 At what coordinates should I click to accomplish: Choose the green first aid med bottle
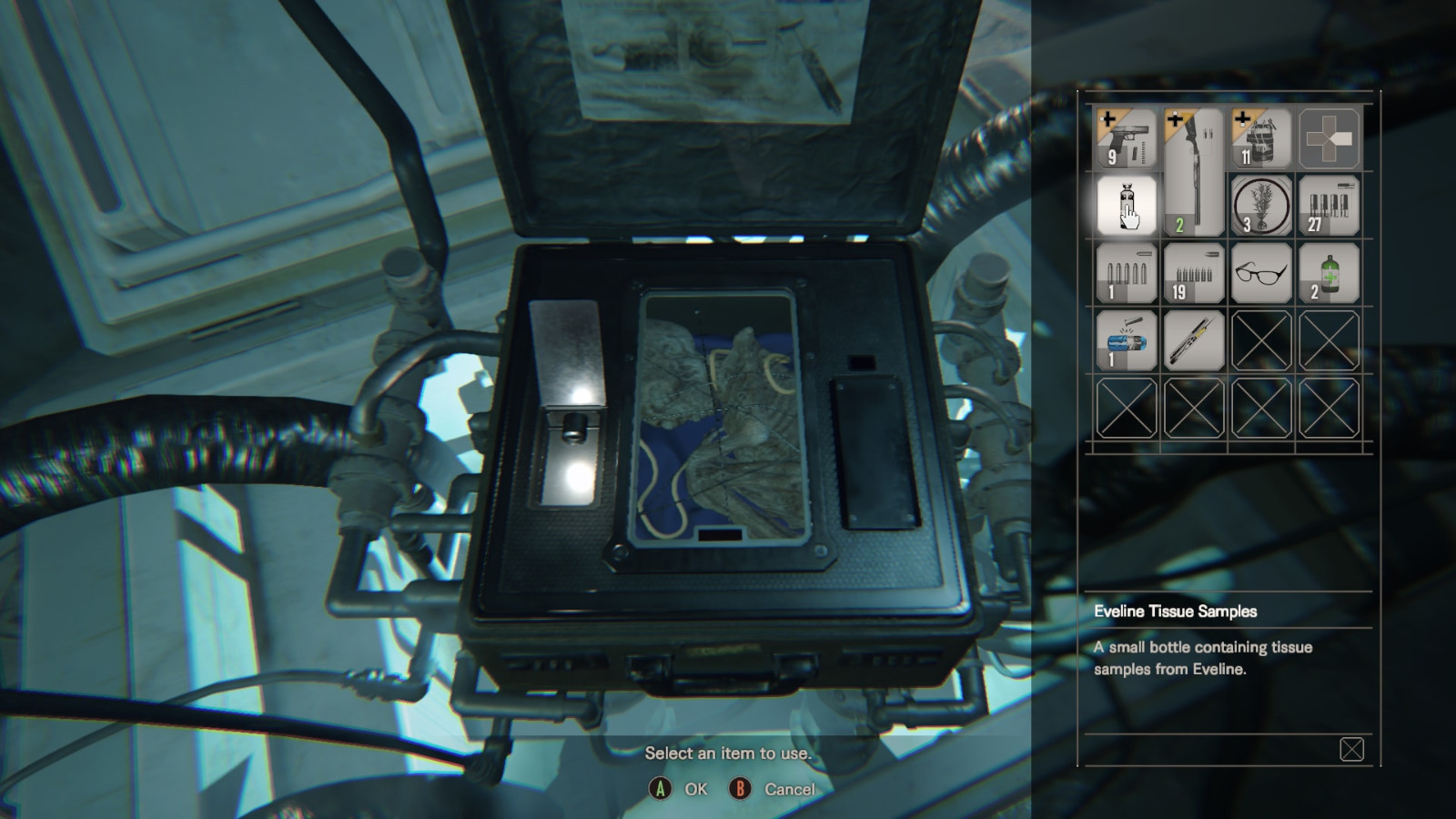(1329, 273)
